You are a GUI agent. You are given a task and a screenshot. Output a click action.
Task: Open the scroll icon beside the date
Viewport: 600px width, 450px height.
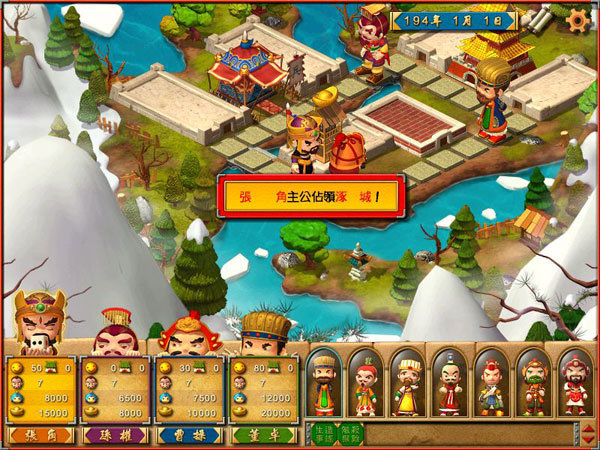[x=545, y=19]
